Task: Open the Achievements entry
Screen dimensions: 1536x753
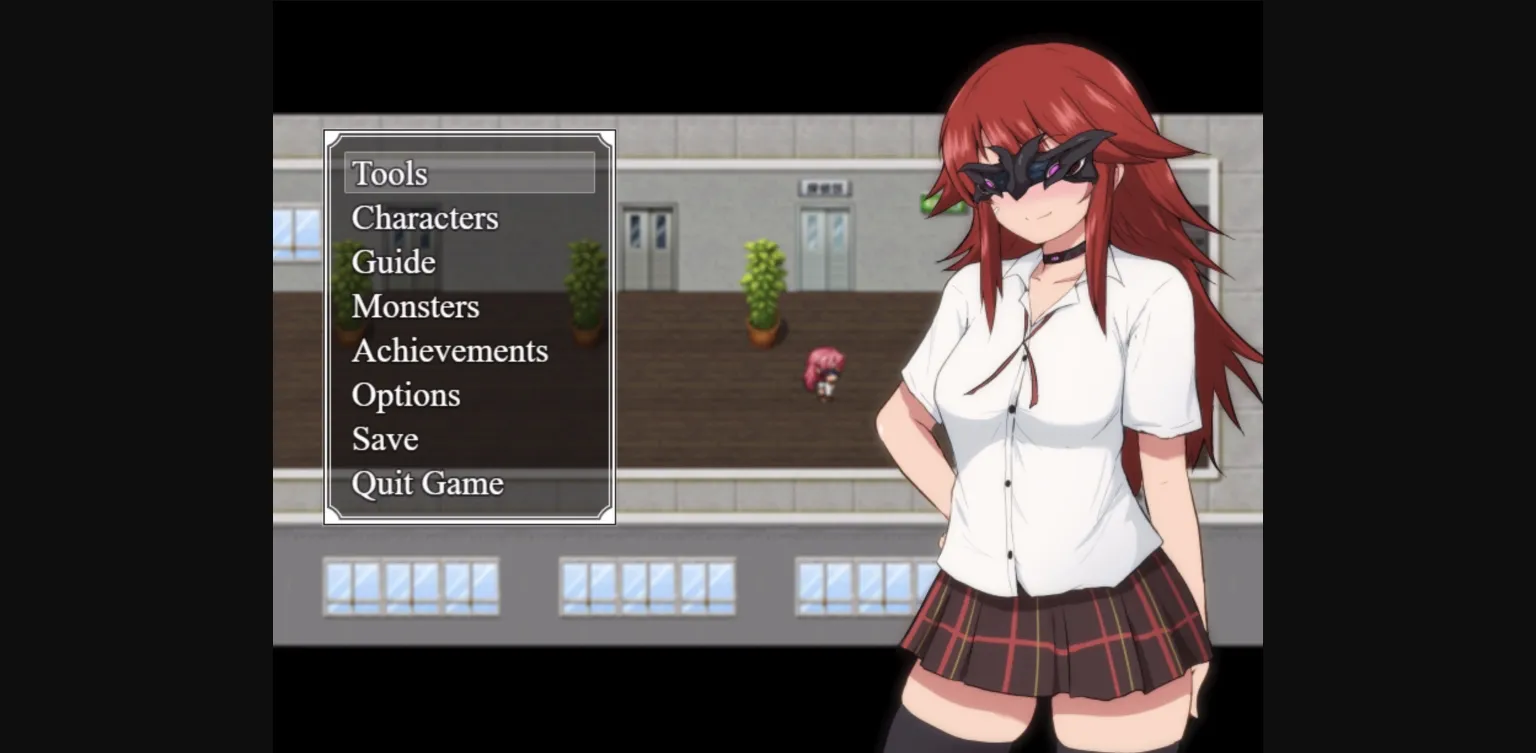Action: tap(449, 350)
